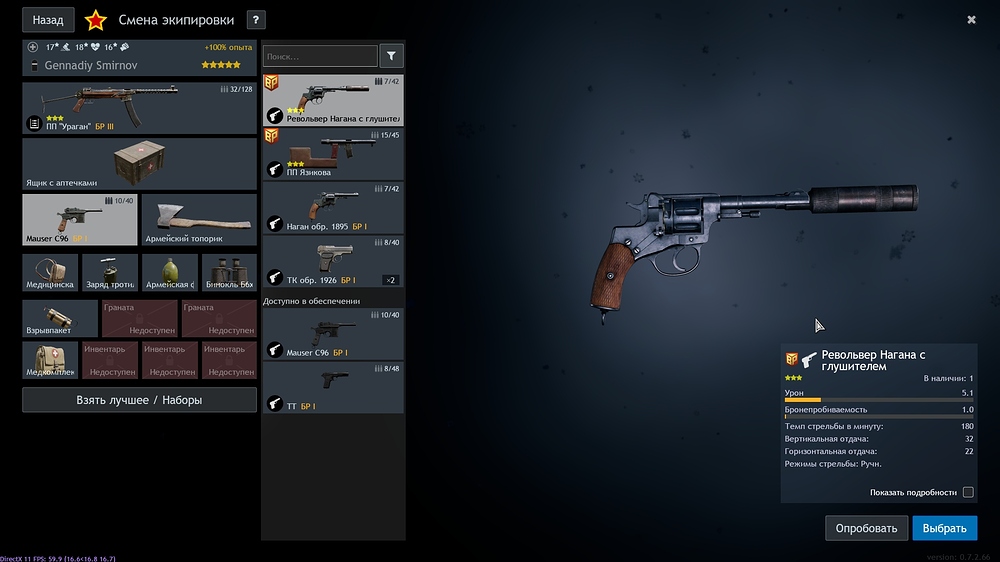Click the Взять лучшее / Наборы button
The image size is (1000, 562).
(139, 400)
